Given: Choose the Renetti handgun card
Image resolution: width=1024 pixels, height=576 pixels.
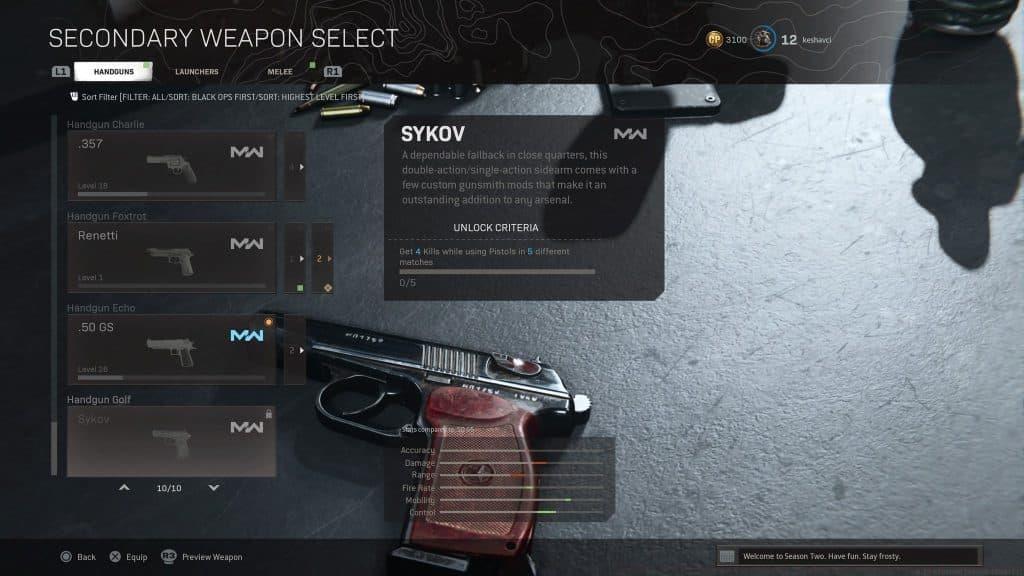Looking at the screenshot, I should pyautogui.click(x=171, y=257).
